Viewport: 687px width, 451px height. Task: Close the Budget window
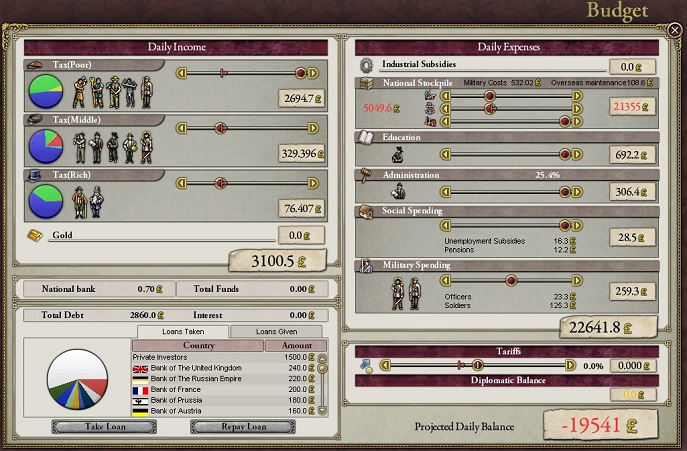tap(675, 31)
